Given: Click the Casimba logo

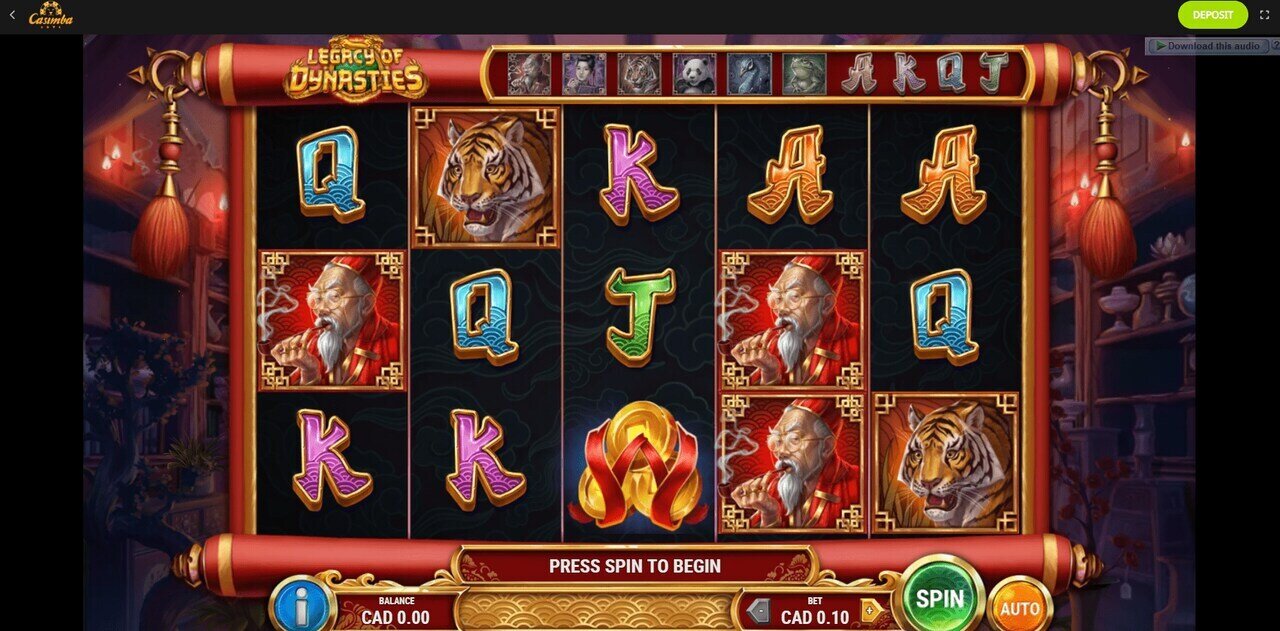Looking at the screenshot, I should (50, 15).
